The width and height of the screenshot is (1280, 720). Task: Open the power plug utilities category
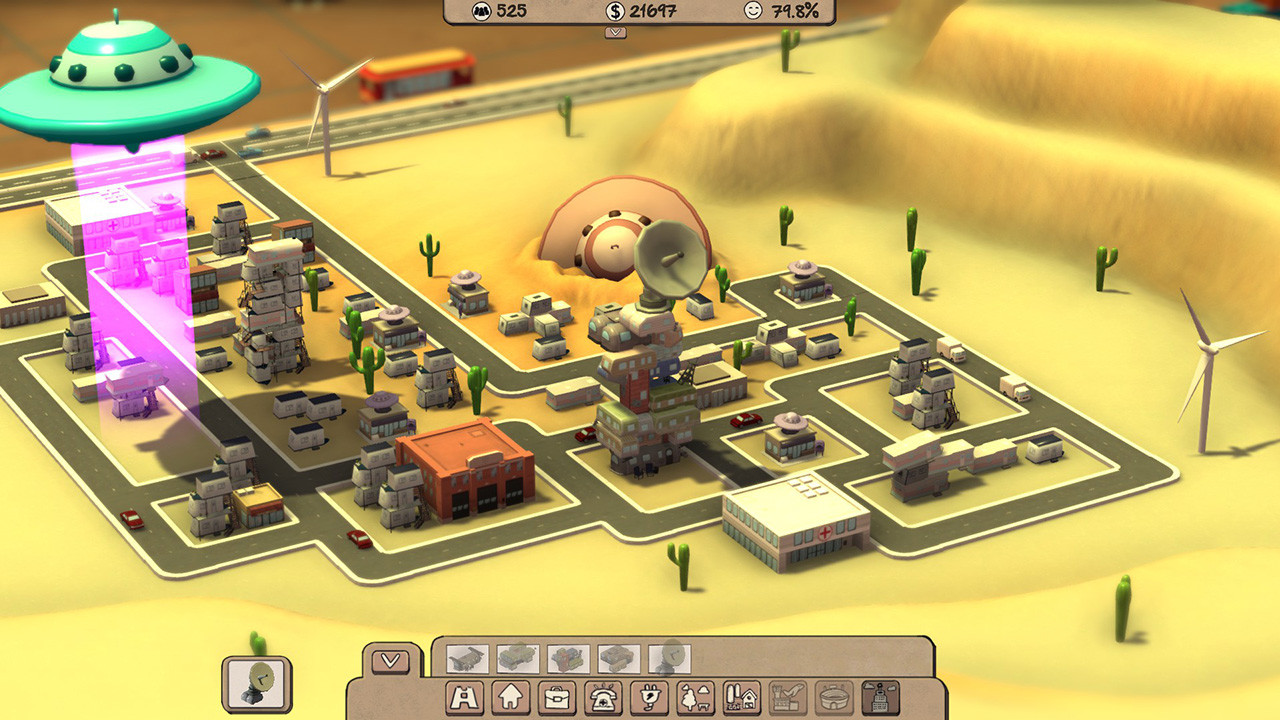point(648,698)
